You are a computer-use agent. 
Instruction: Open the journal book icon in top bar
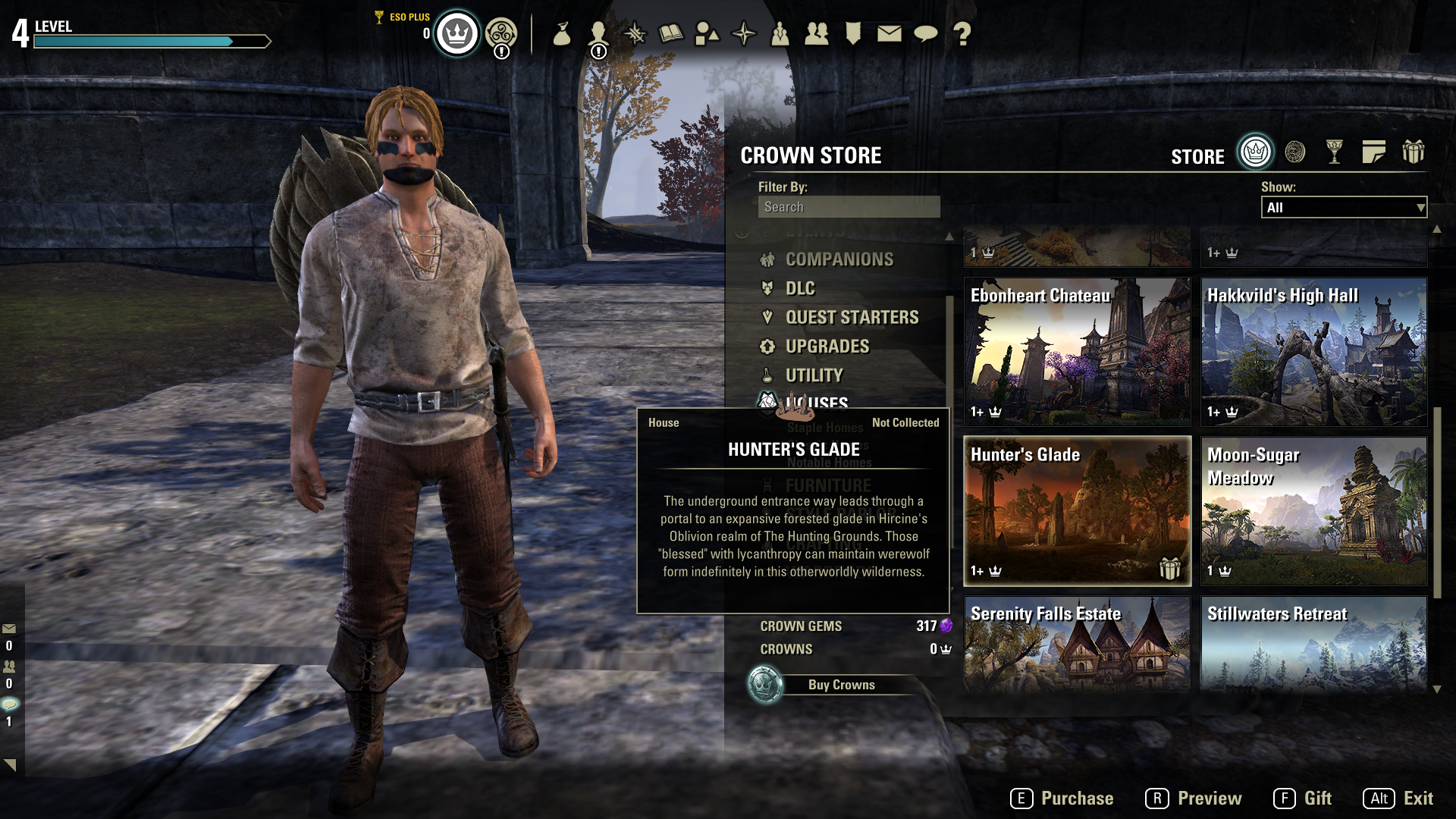tap(670, 33)
